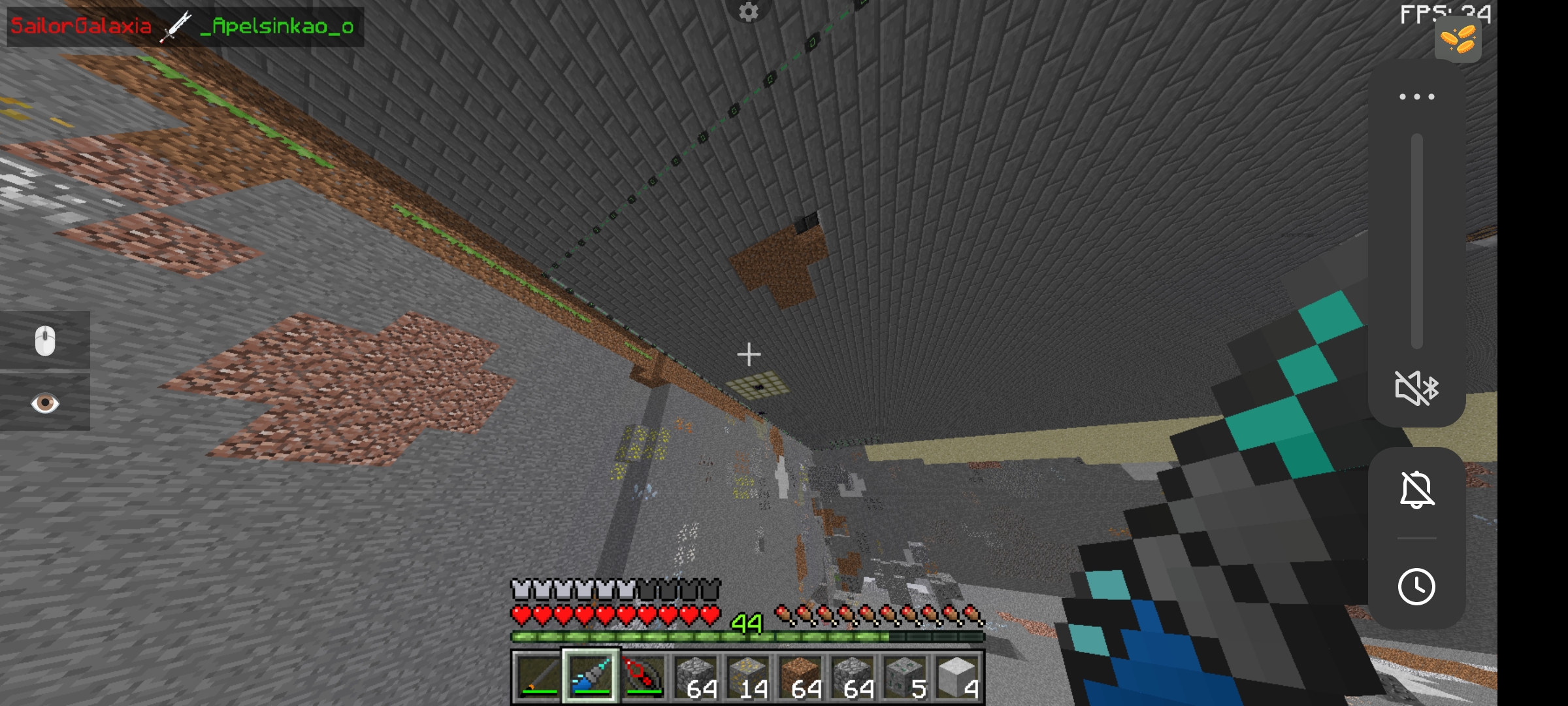Screen dimensions: 1568x706
Task: Open the gold coins shop icon
Action: pos(1458,39)
